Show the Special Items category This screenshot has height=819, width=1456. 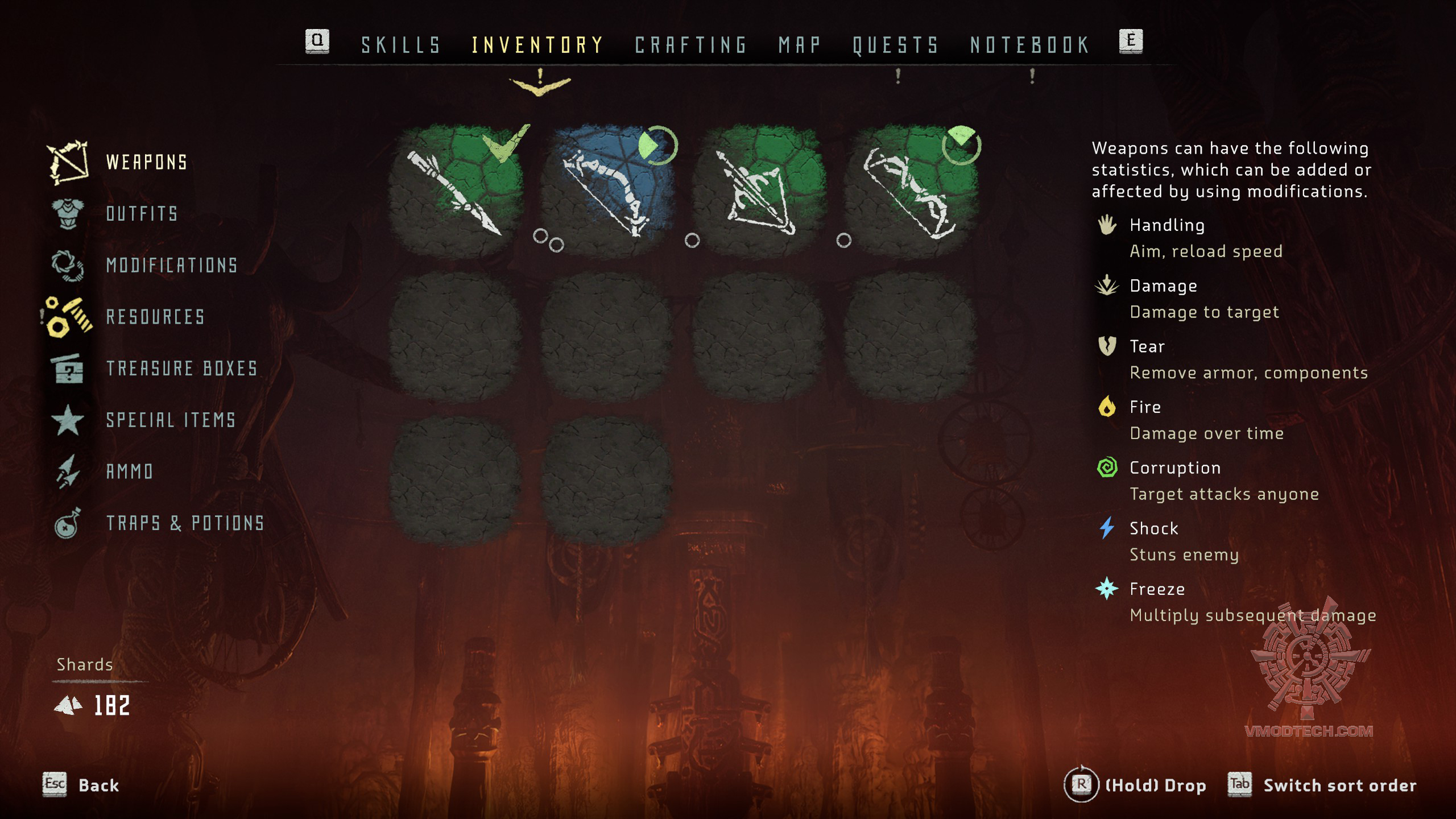point(171,420)
